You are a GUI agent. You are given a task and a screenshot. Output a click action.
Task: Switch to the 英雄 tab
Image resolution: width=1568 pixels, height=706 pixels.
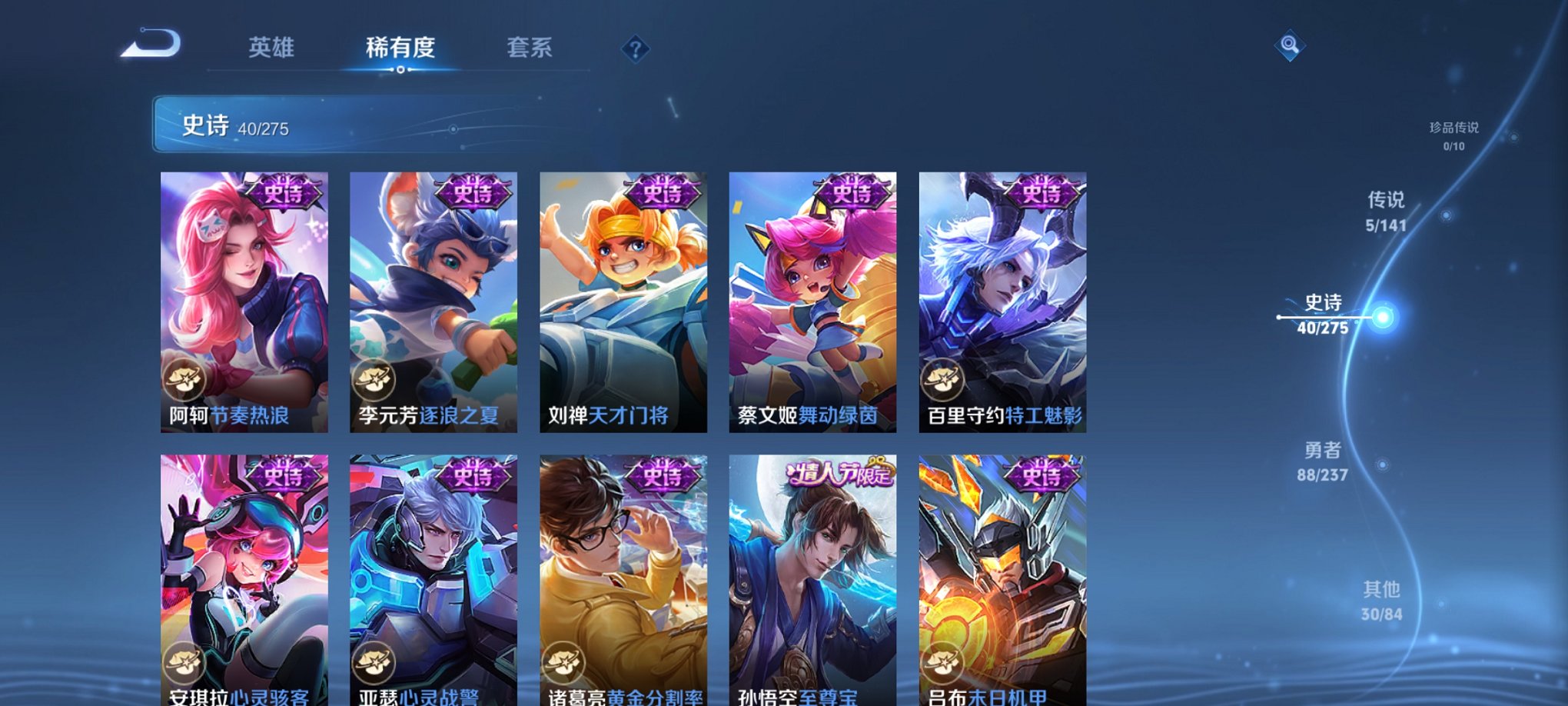271,48
